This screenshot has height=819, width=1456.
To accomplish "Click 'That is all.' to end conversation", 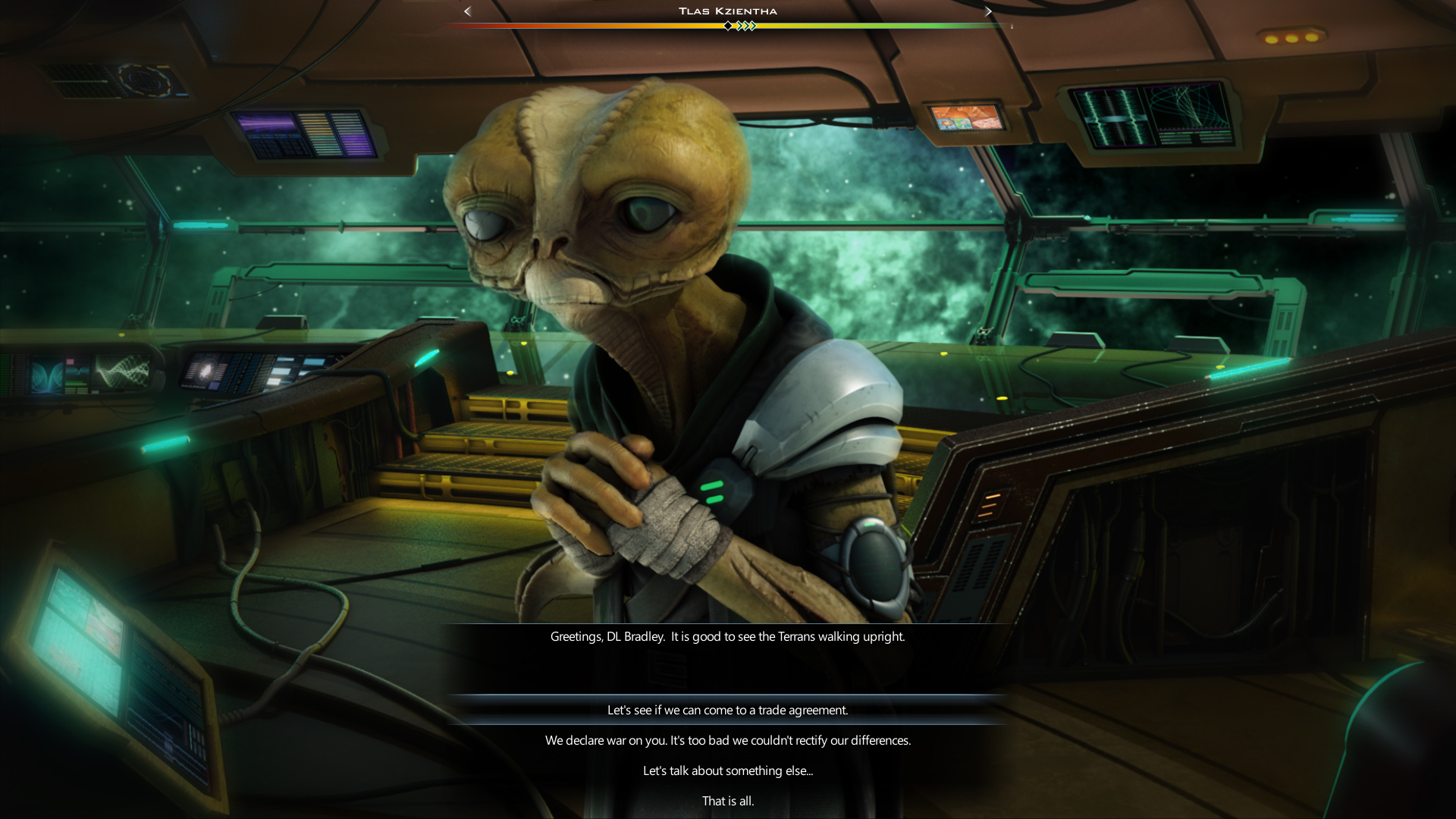I will tap(728, 801).
